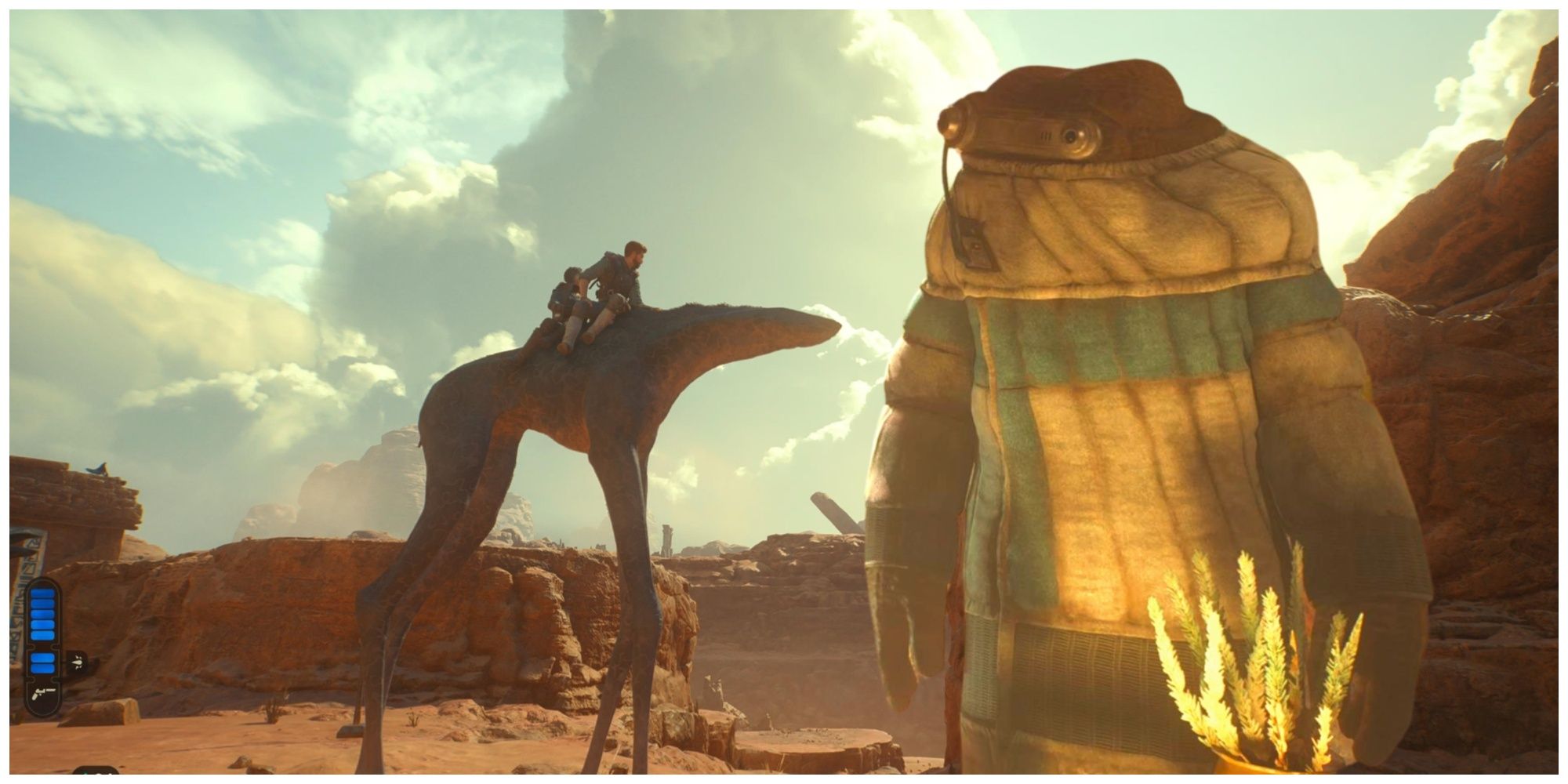The height and width of the screenshot is (784, 1568).
Task: Click the top blue Force meter segment
Action: [x=42, y=593]
